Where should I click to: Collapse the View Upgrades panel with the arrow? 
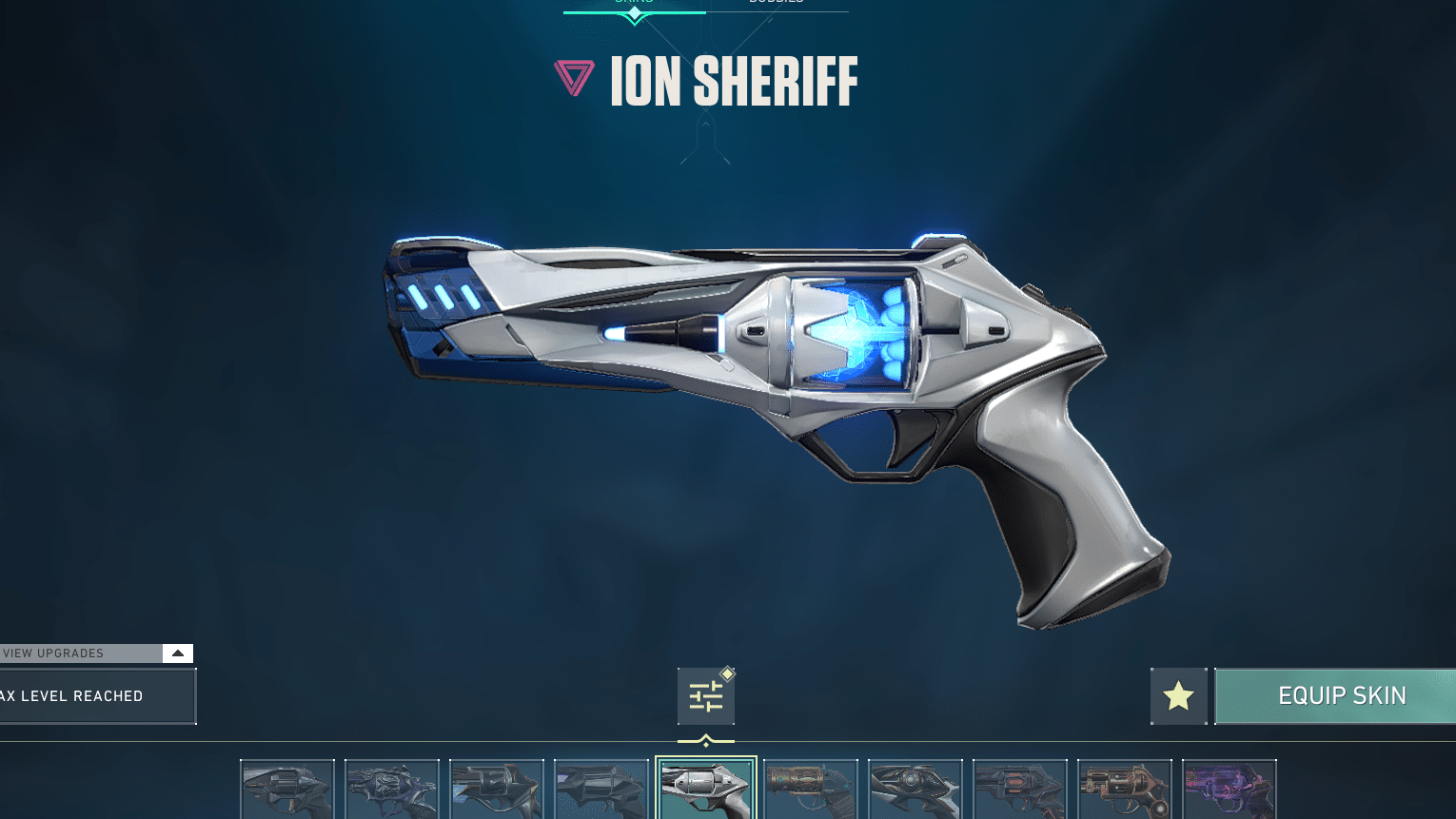click(x=177, y=653)
